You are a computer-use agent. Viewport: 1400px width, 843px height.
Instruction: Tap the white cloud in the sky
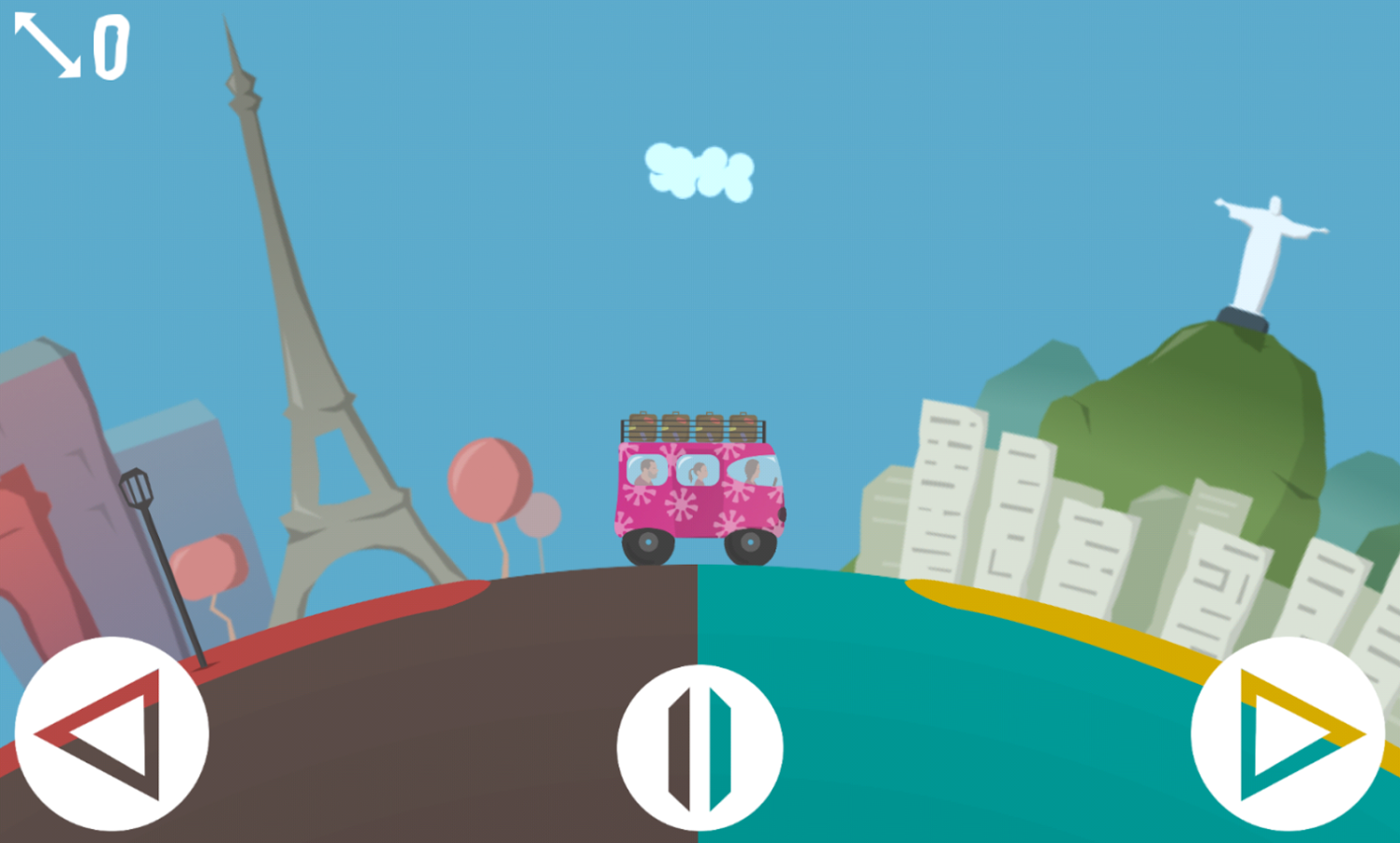(x=700, y=173)
